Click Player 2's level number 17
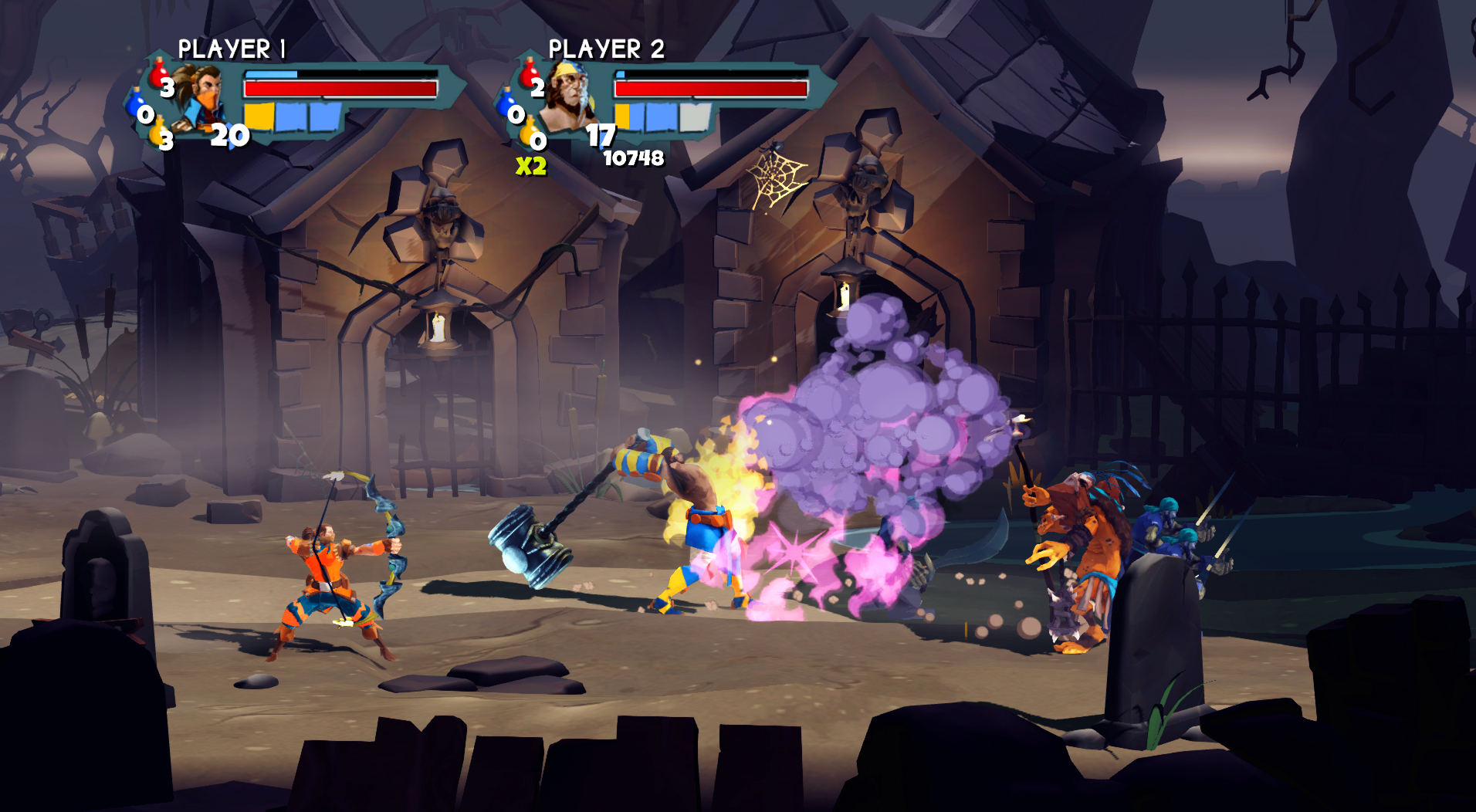1476x812 pixels. pos(601,135)
